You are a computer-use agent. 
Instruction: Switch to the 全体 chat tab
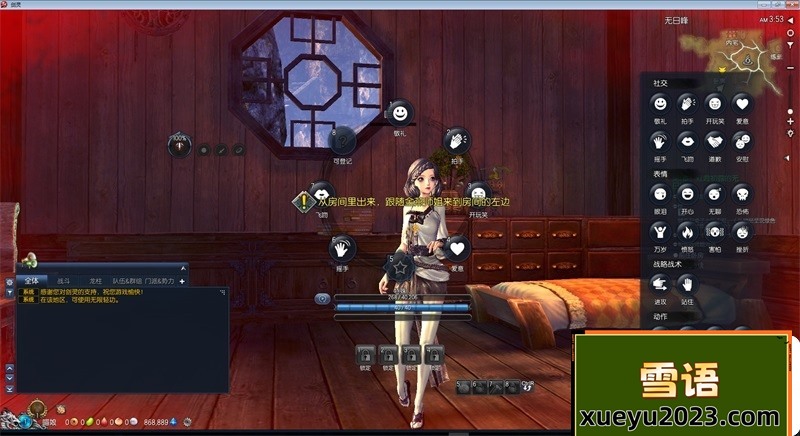pos(32,281)
